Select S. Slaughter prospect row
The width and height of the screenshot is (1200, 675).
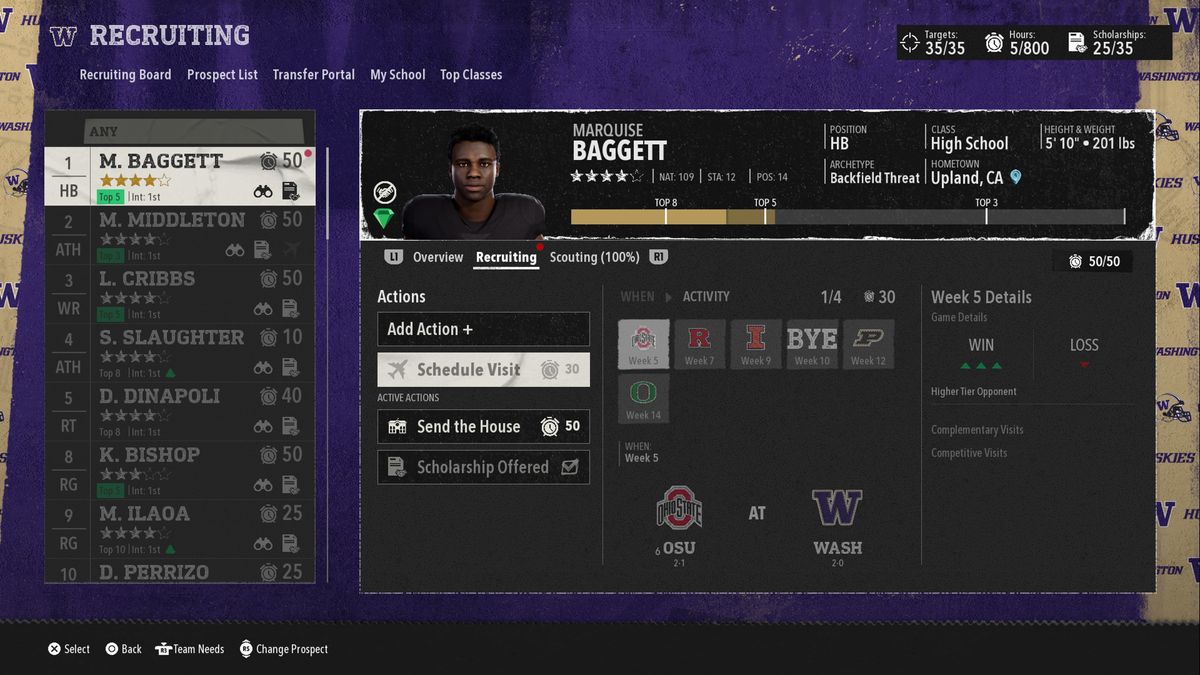click(x=180, y=353)
